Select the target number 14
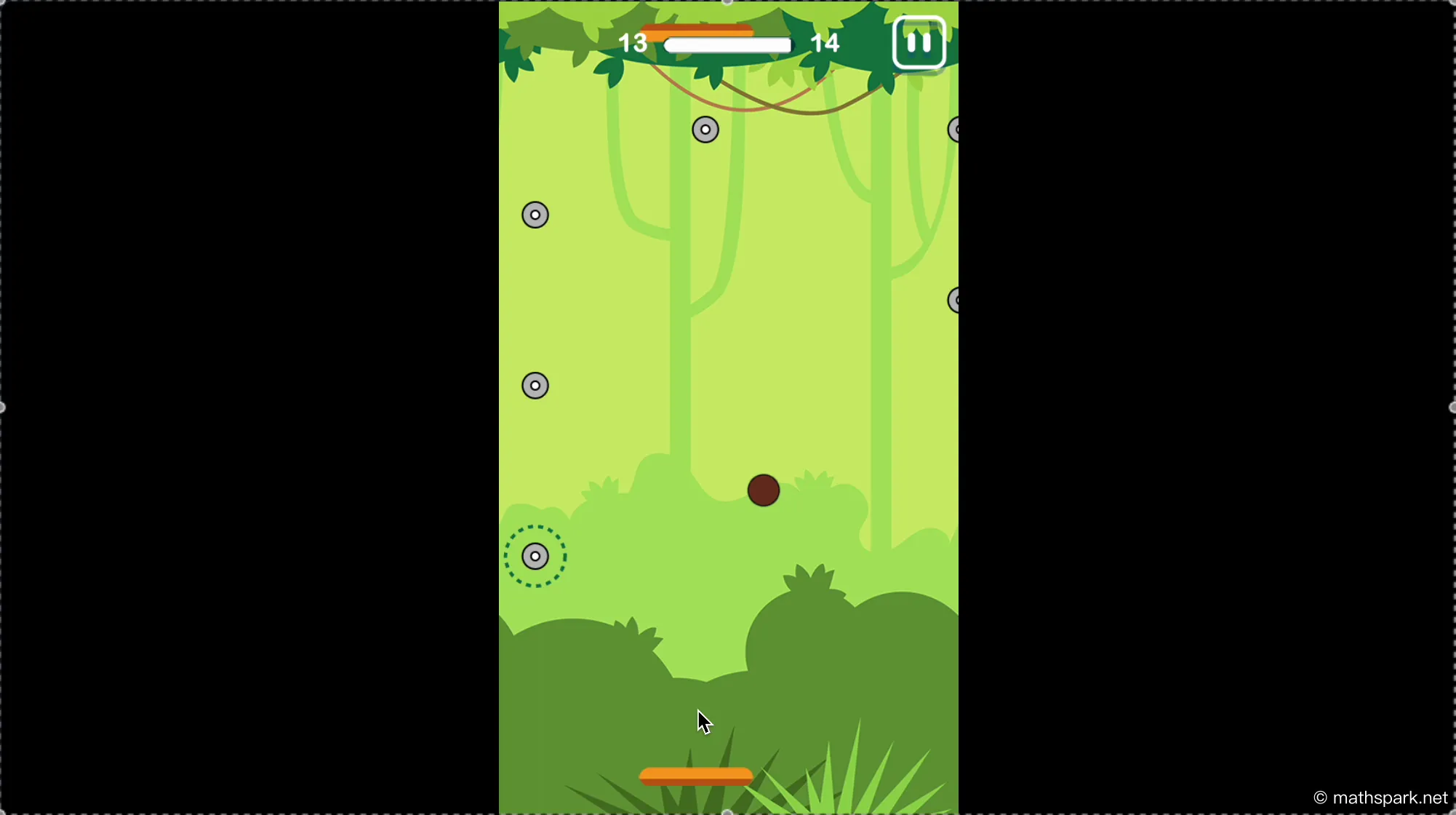 [x=825, y=42]
